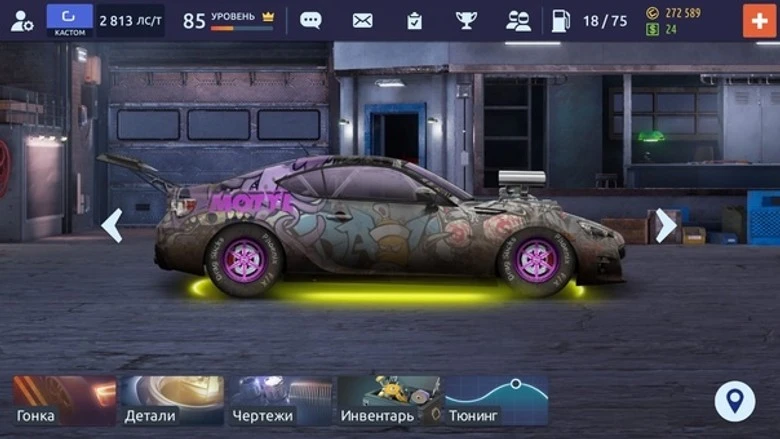Open the Чертежи menu

click(x=281, y=401)
